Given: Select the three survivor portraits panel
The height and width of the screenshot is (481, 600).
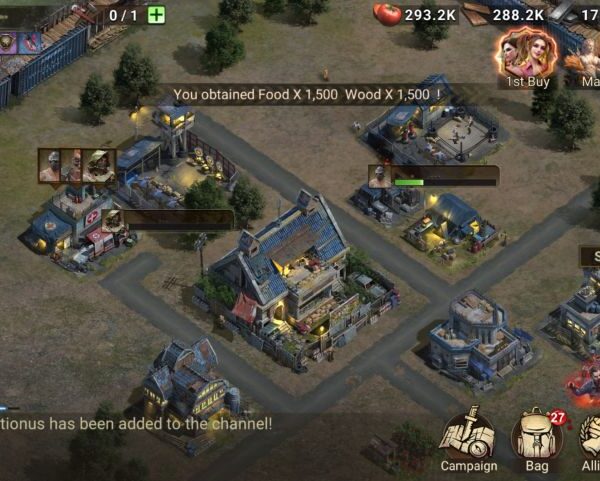Looking at the screenshot, I should pyautogui.click(x=77, y=166).
